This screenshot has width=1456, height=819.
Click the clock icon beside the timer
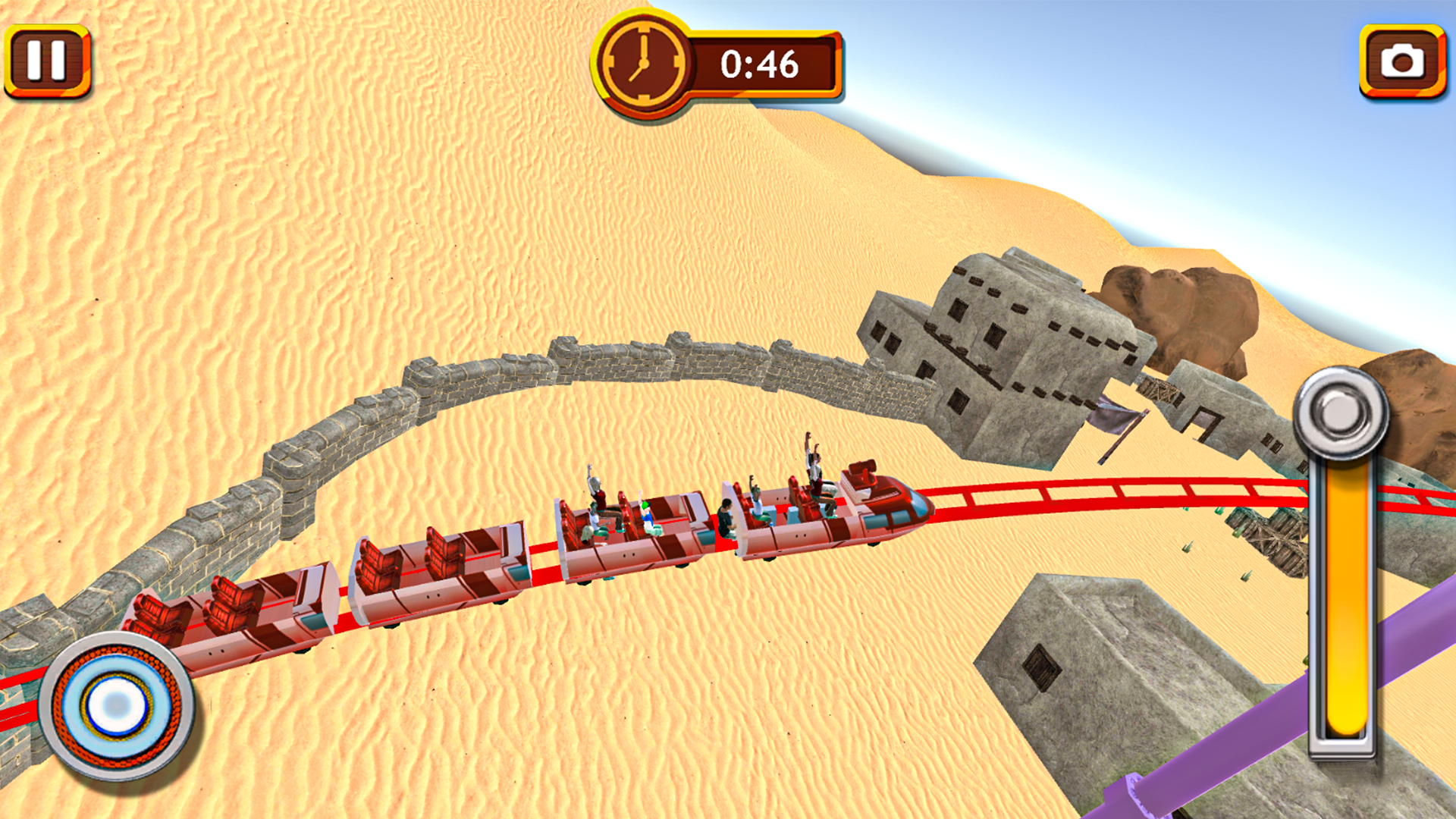644,62
